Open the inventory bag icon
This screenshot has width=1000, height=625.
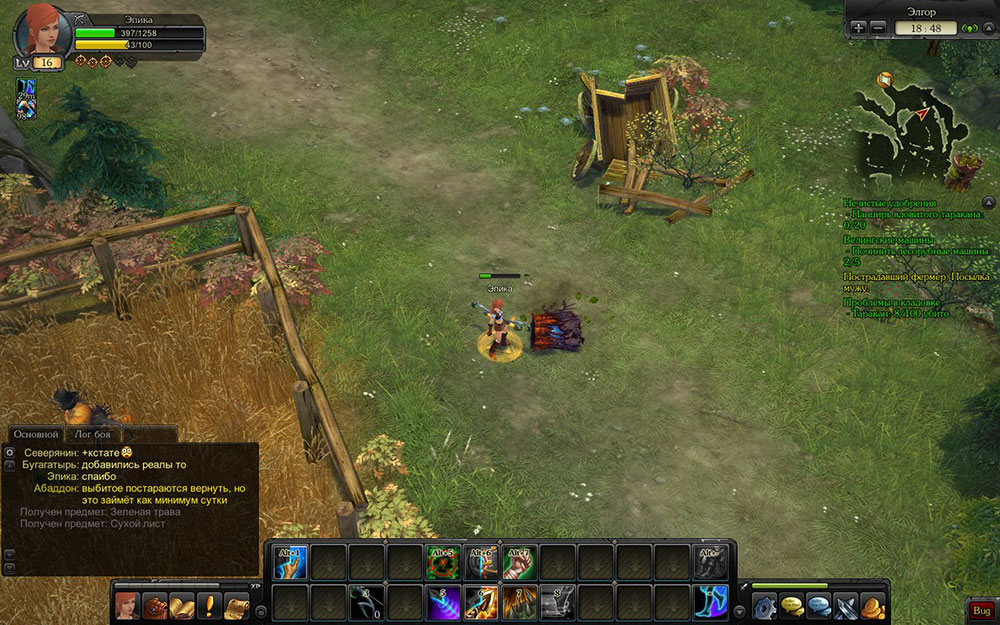pos(154,607)
